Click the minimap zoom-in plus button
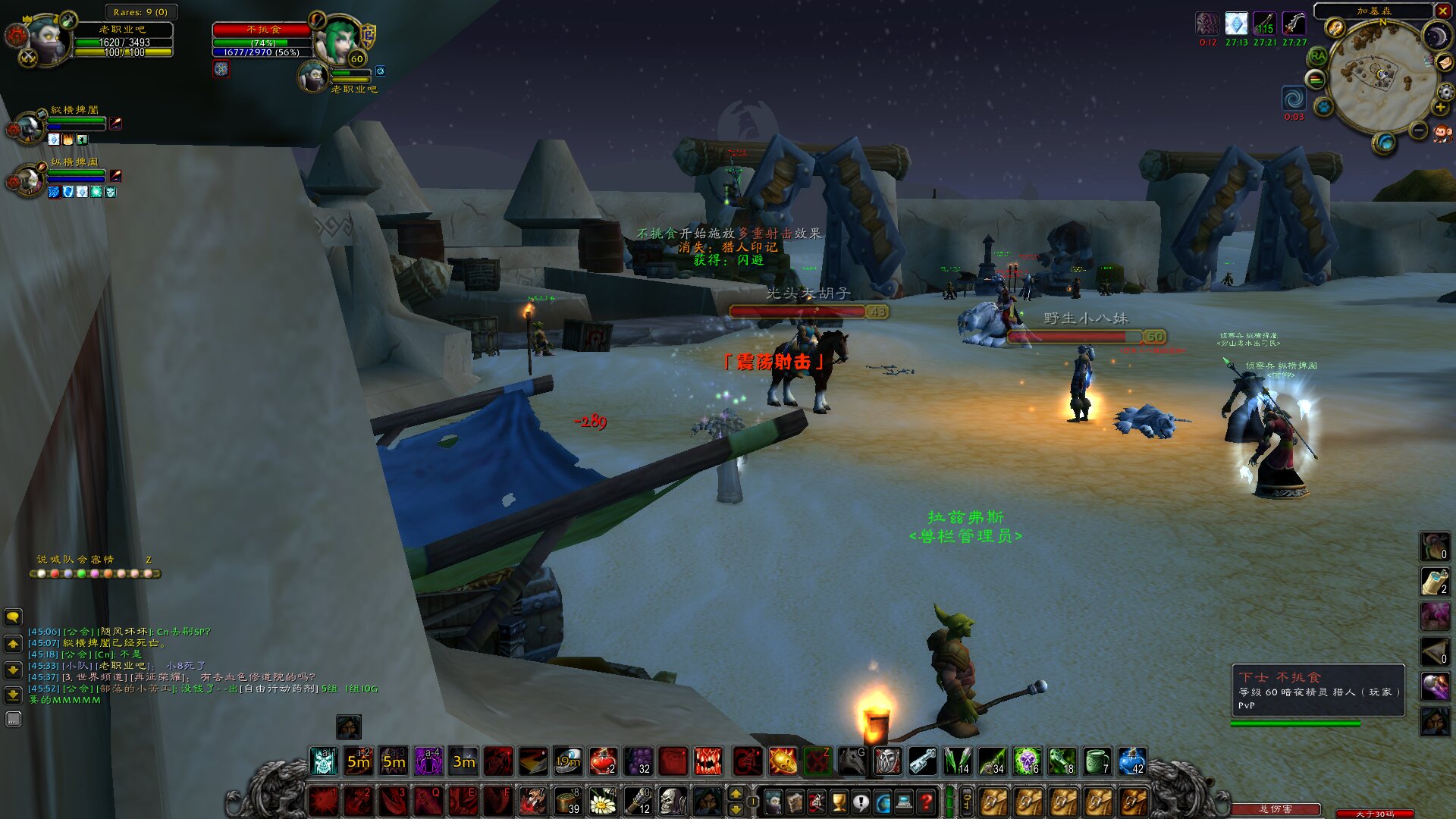This screenshot has height=819, width=1456. [x=1439, y=107]
